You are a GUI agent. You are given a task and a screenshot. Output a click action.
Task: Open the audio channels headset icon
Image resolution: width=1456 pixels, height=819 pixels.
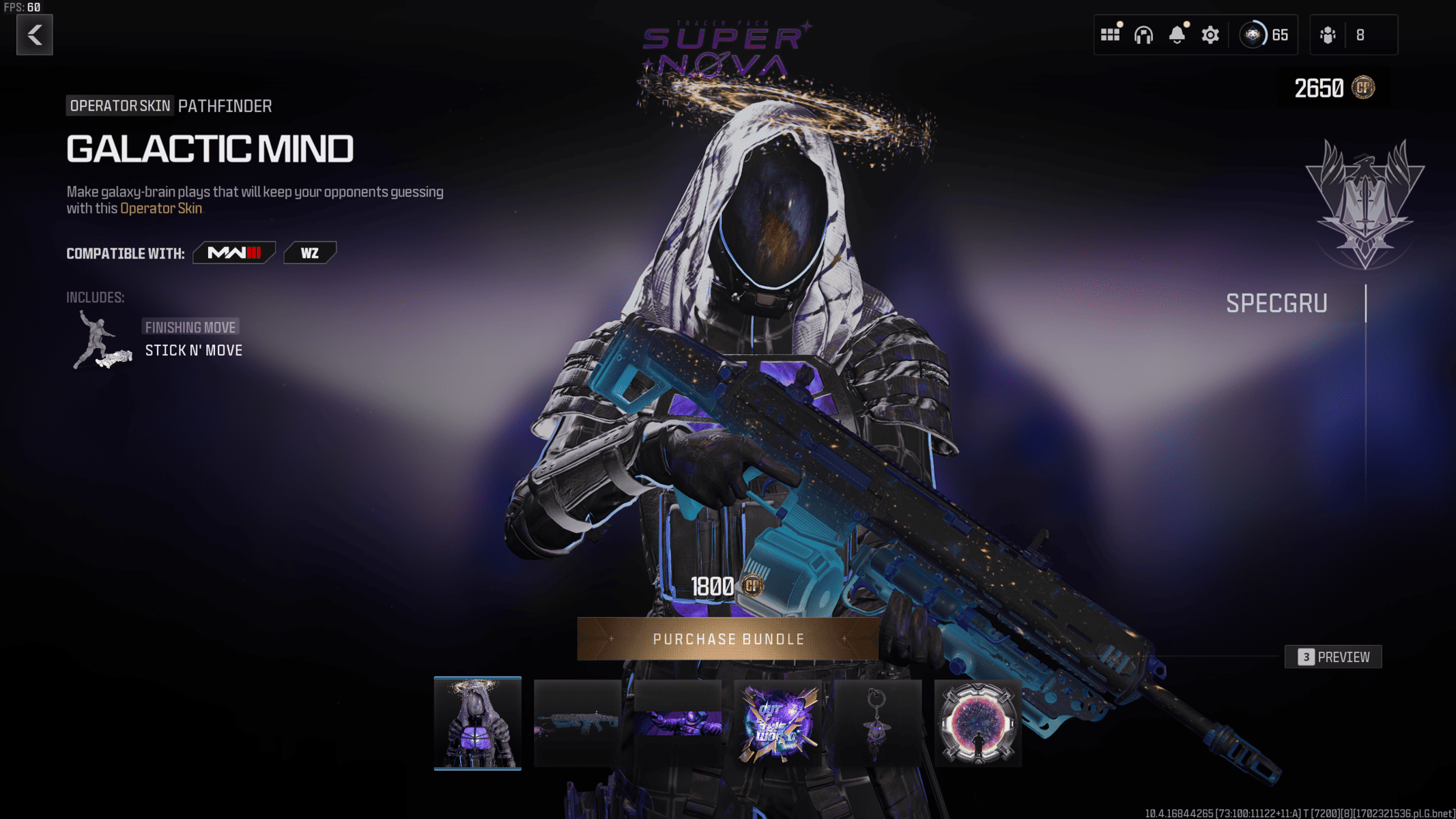(x=1143, y=34)
